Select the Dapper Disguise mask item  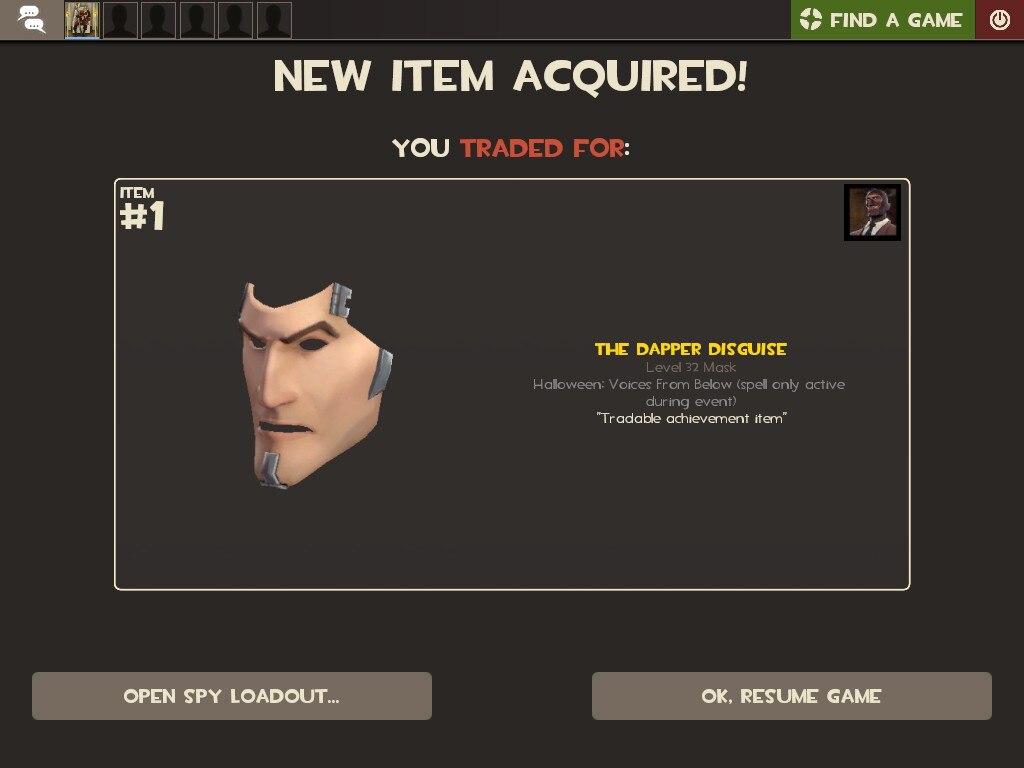pos(314,385)
